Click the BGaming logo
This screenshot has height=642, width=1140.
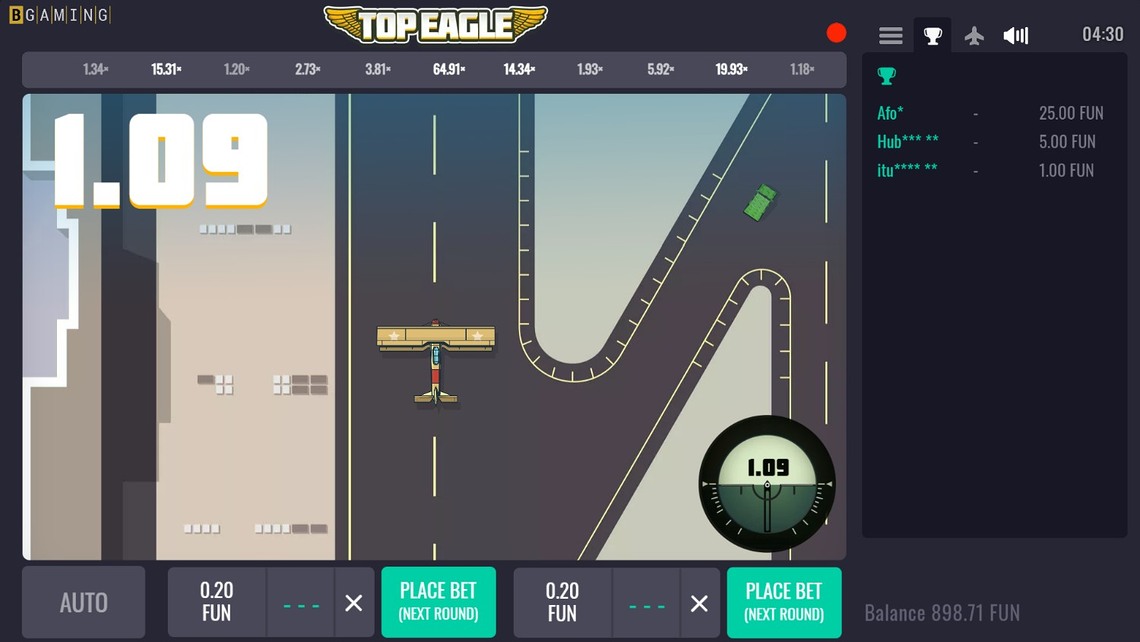coord(59,15)
